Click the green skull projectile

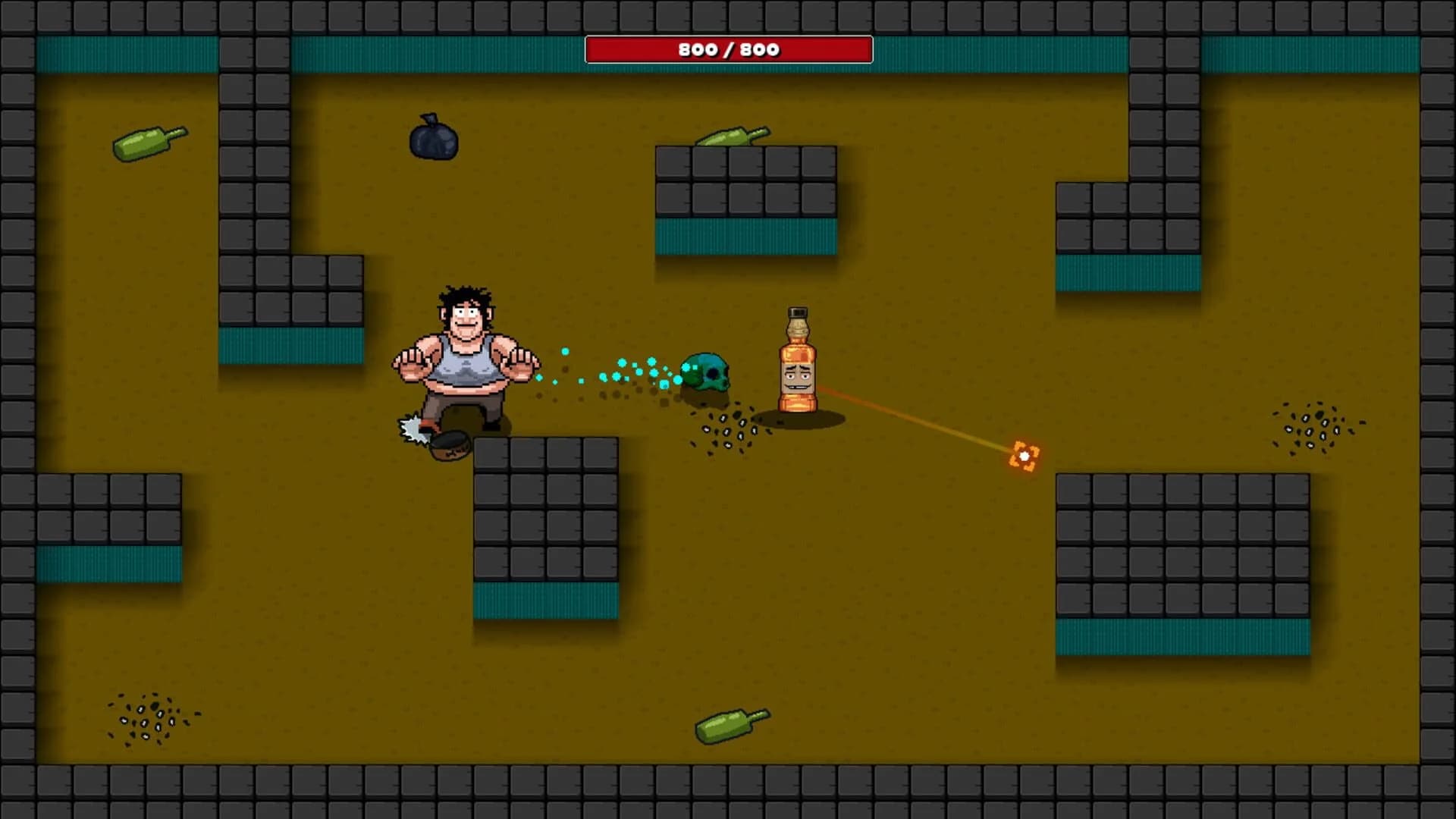tap(708, 372)
